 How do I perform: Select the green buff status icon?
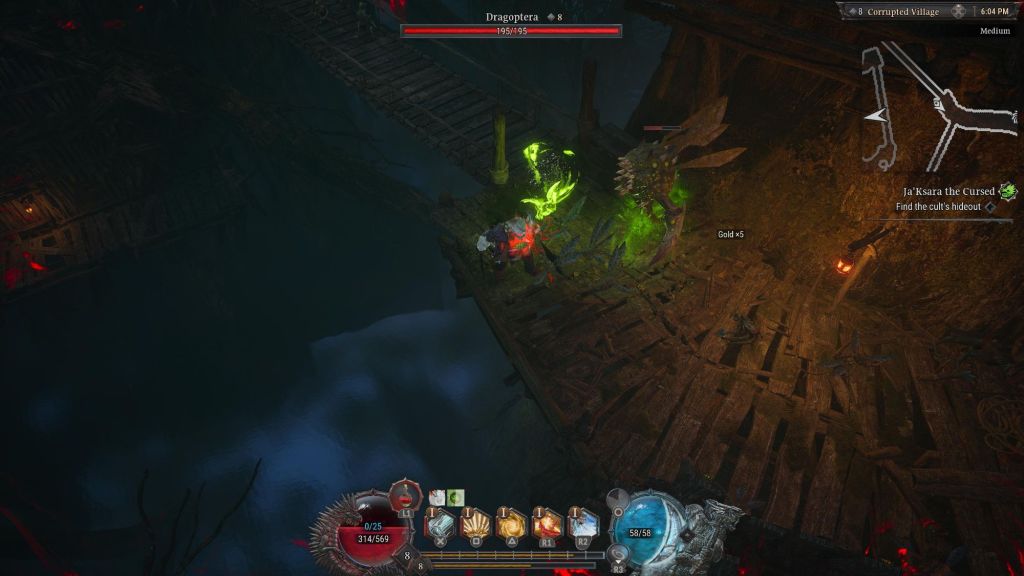[x=456, y=497]
